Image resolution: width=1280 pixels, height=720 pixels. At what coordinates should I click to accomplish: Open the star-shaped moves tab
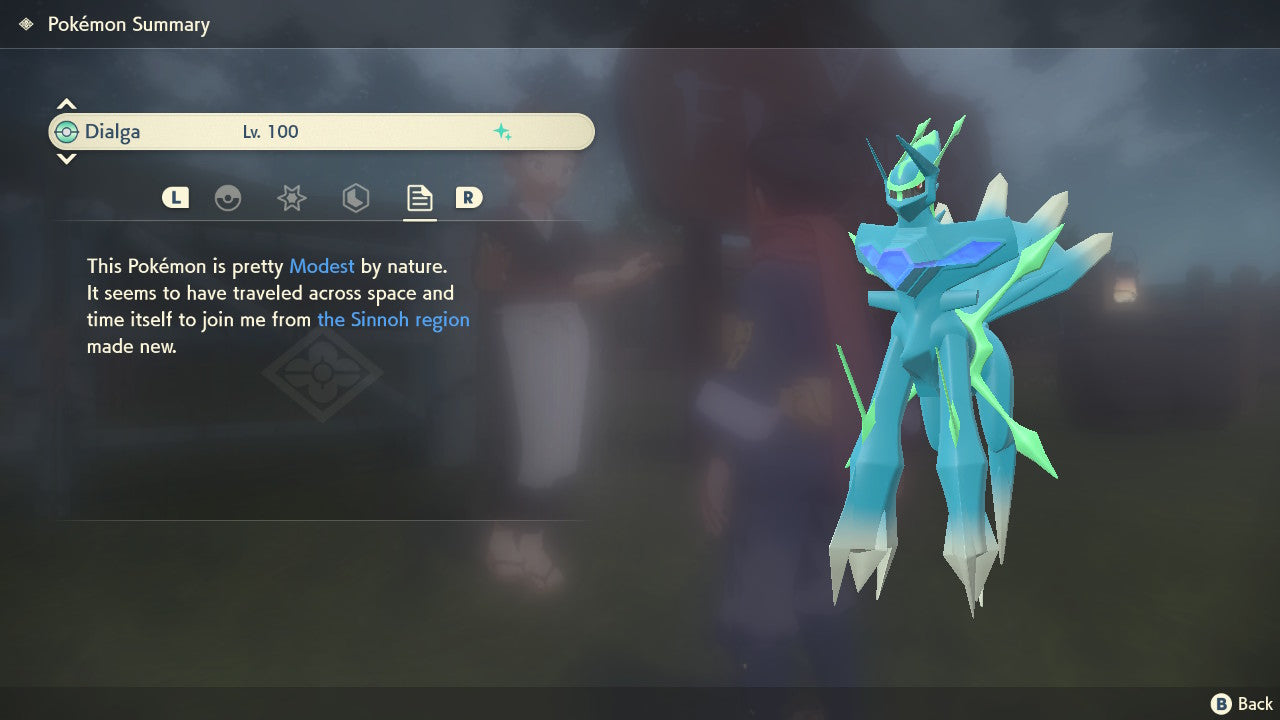coord(291,197)
